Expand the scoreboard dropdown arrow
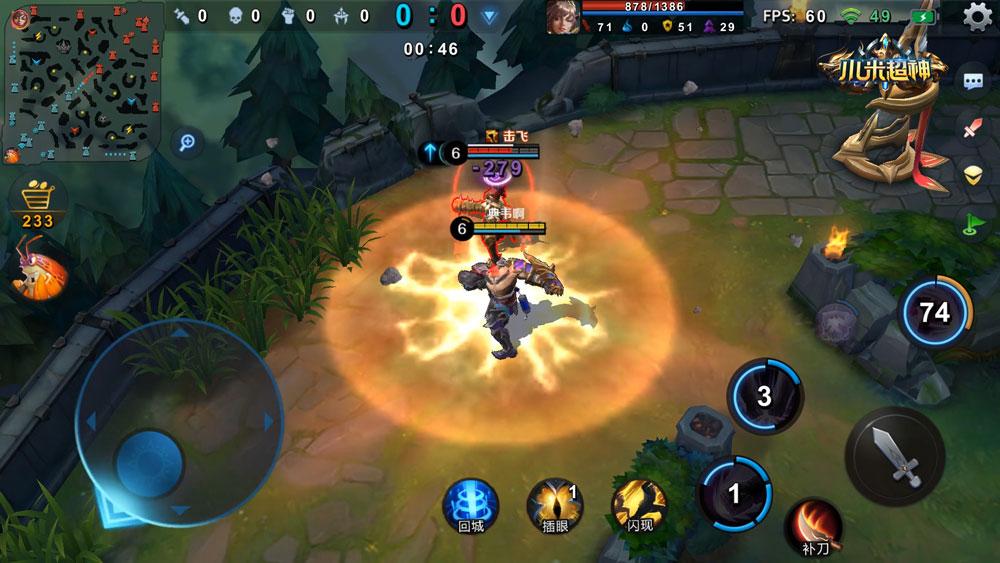This screenshot has width=1000, height=563. click(489, 16)
